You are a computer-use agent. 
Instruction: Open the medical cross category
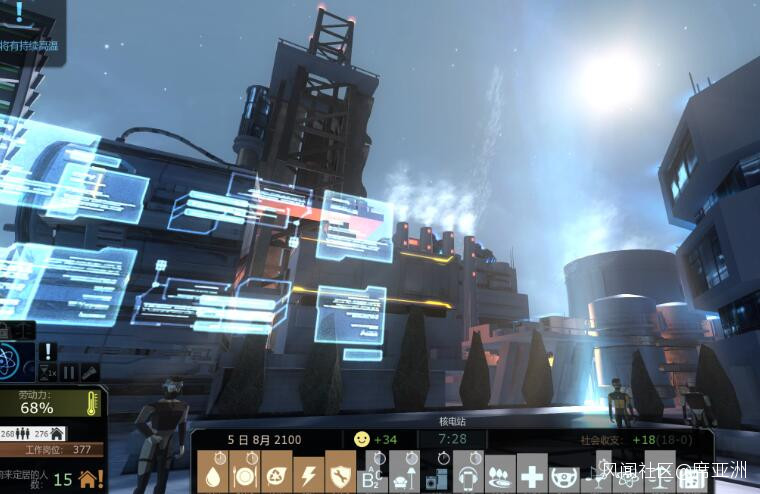pos(532,475)
